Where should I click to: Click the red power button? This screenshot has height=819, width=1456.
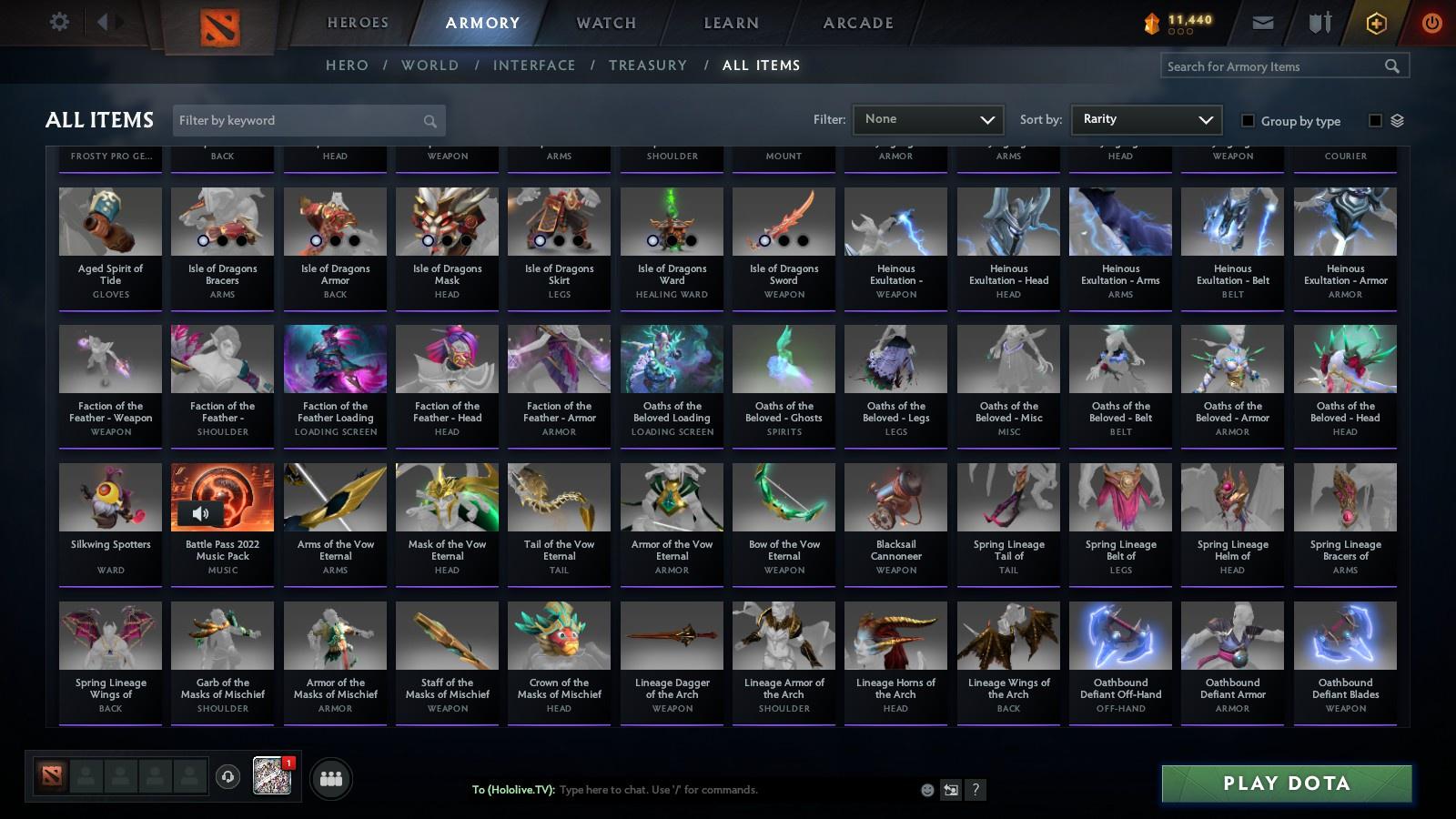click(1431, 22)
